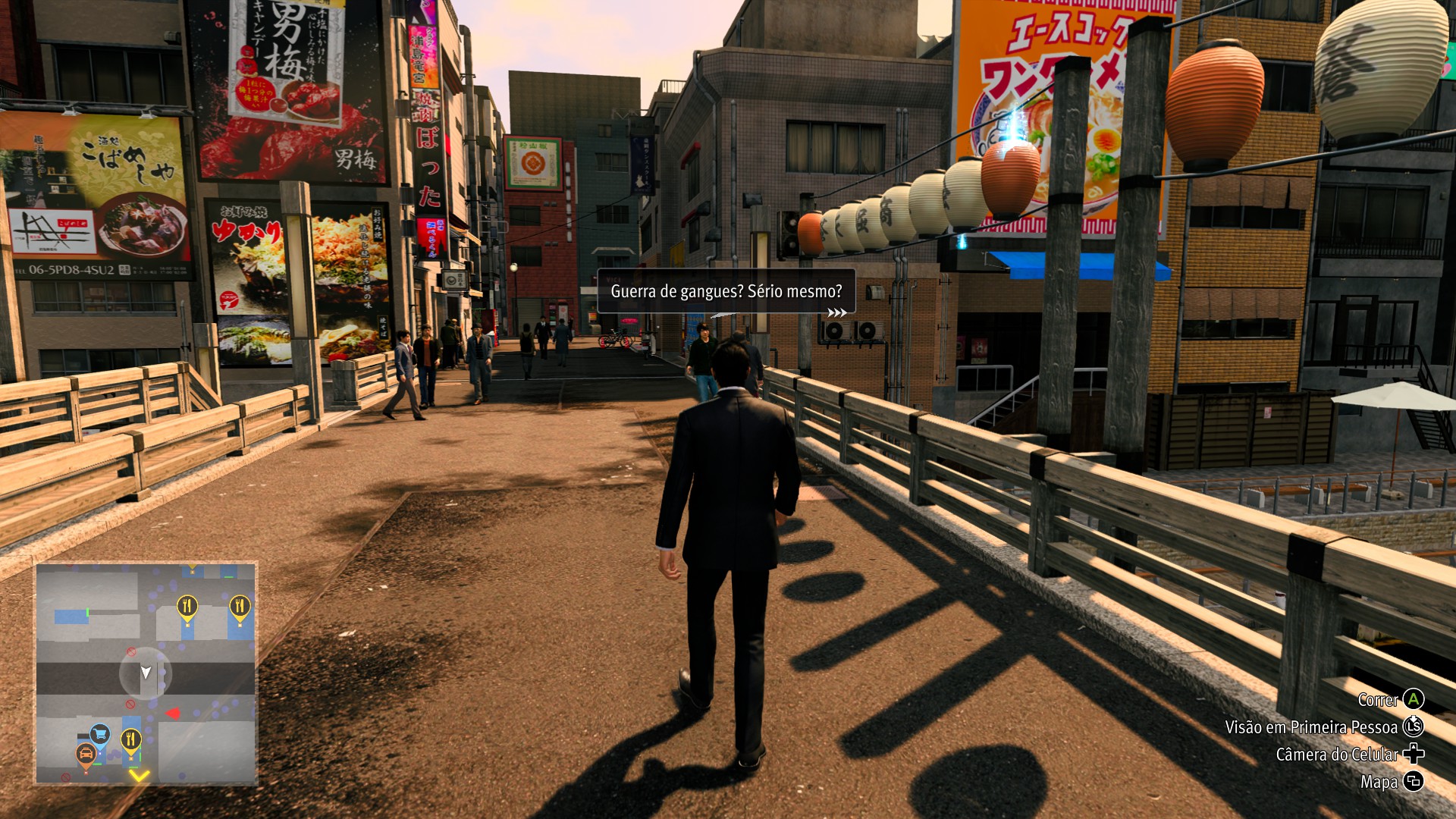1456x819 pixels.
Task: Open the minimap of the street
Action: pyautogui.click(x=146, y=673)
